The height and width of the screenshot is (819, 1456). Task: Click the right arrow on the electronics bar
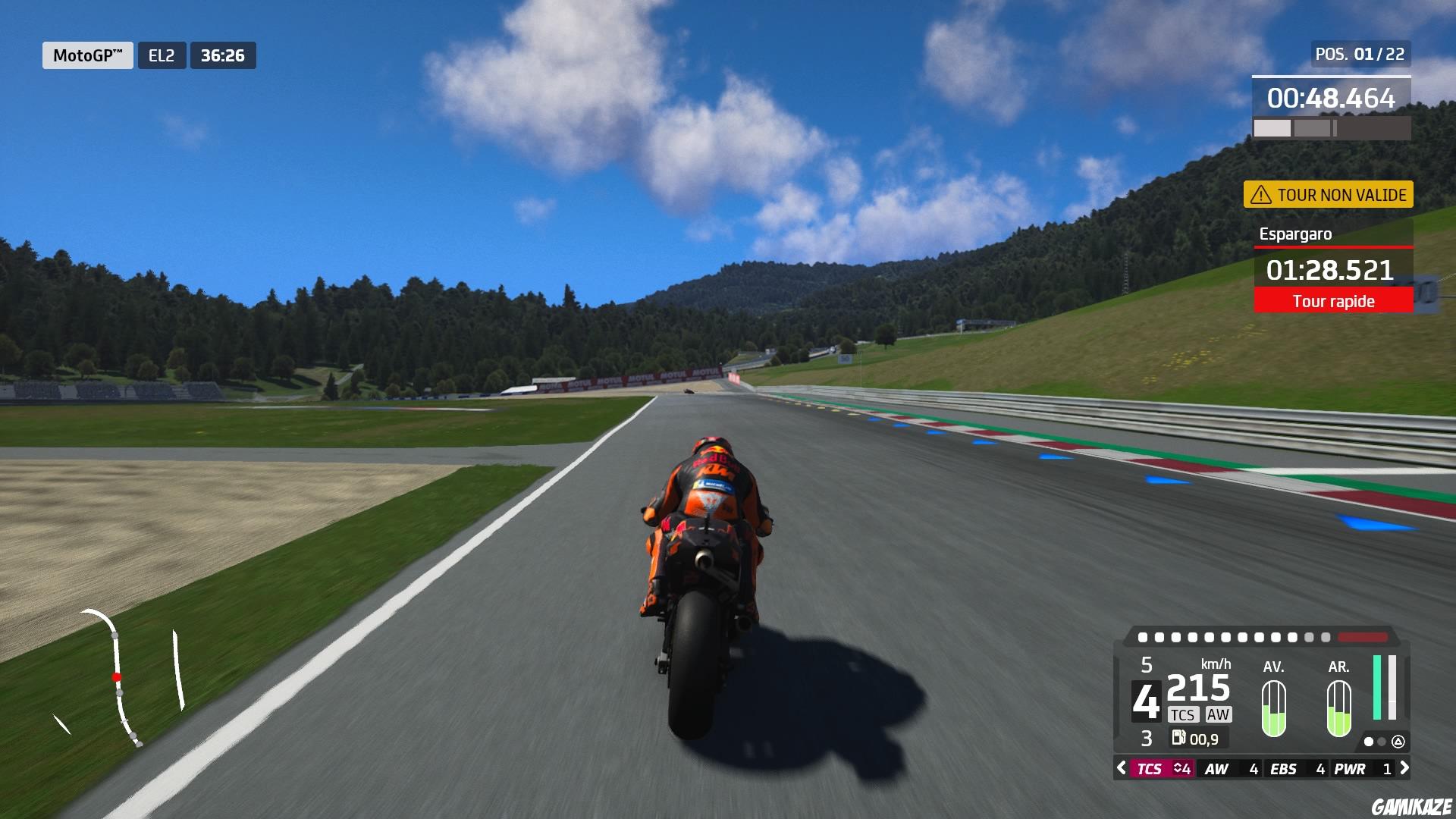[1404, 767]
